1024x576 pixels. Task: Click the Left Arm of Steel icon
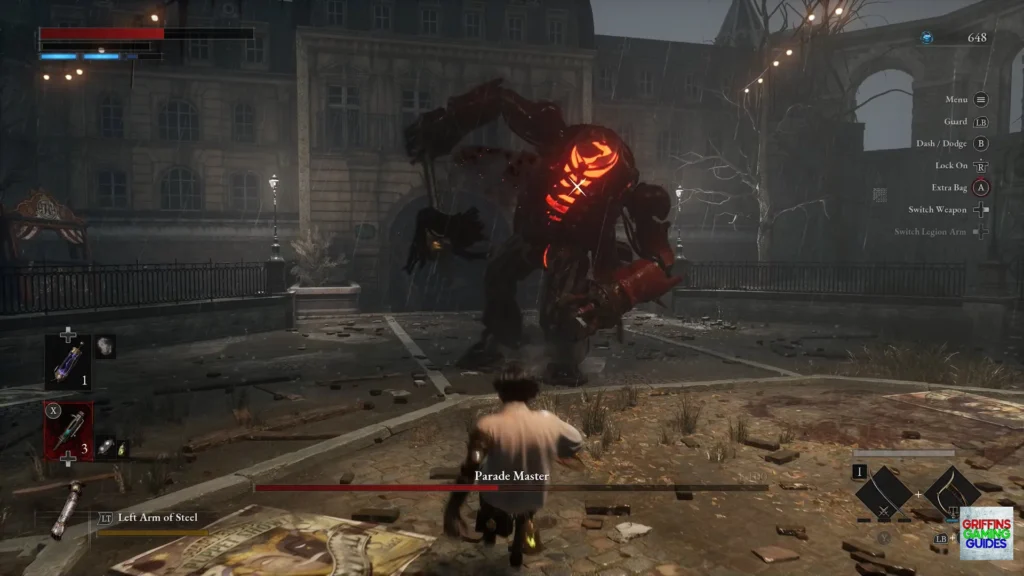[x=67, y=510]
